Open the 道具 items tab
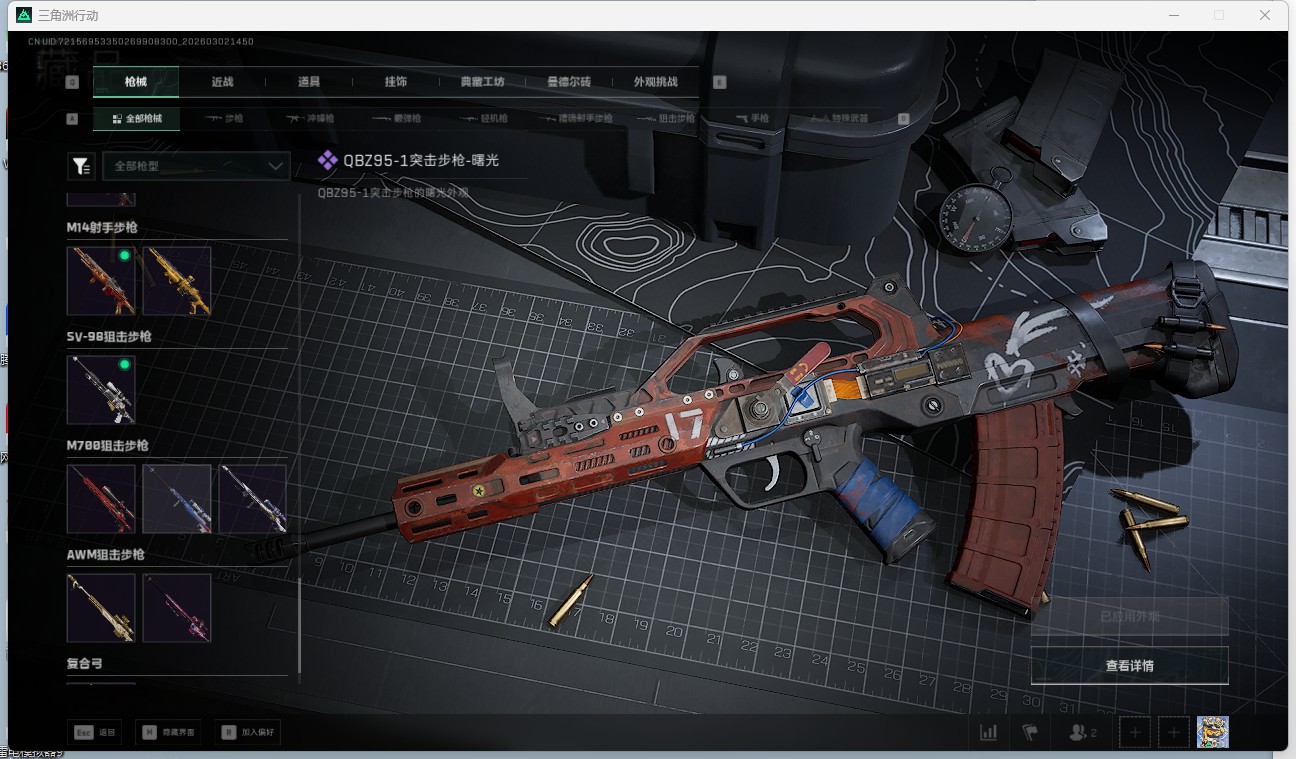Screen dimensions: 1296x759 [x=309, y=82]
